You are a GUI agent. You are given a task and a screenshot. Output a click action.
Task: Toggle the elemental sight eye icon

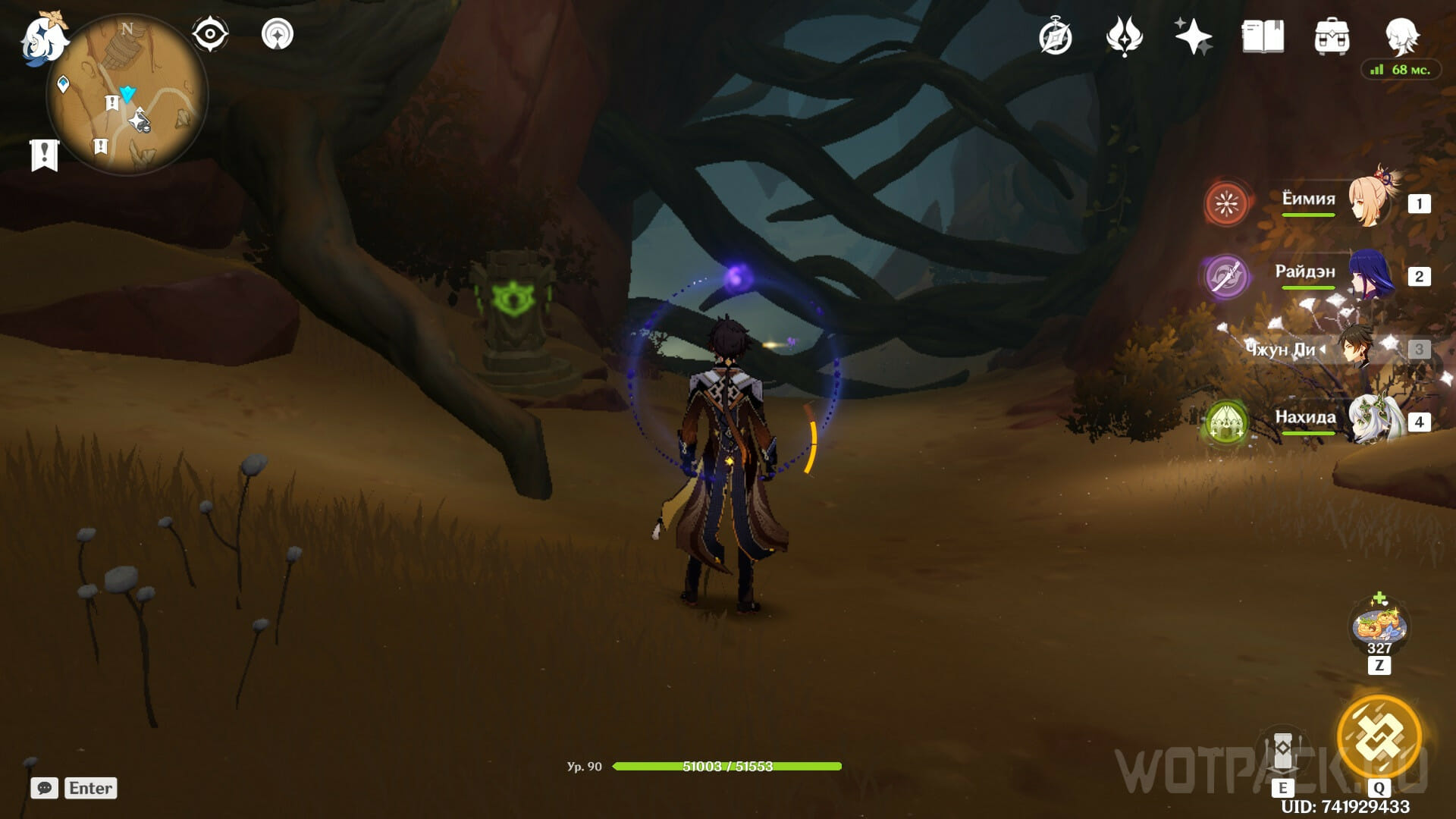click(x=209, y=35)
